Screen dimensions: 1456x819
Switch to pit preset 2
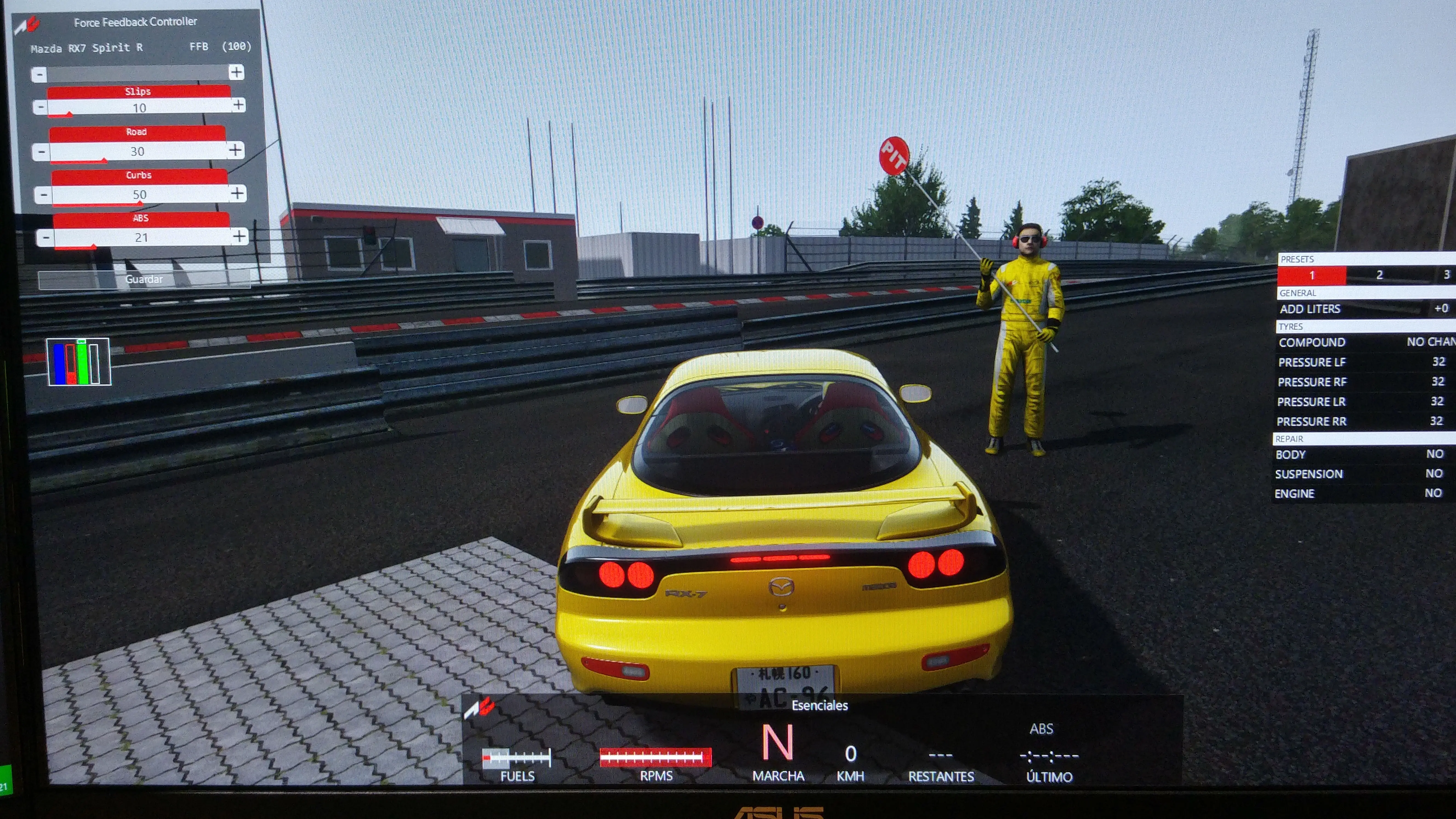[x=1379, y=275]
